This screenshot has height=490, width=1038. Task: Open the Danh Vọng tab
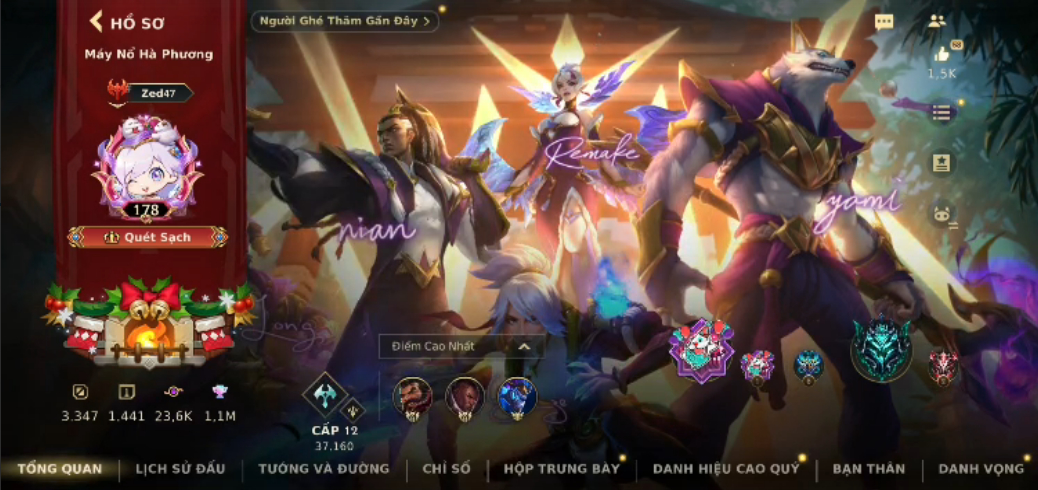(x=981, y=468)
